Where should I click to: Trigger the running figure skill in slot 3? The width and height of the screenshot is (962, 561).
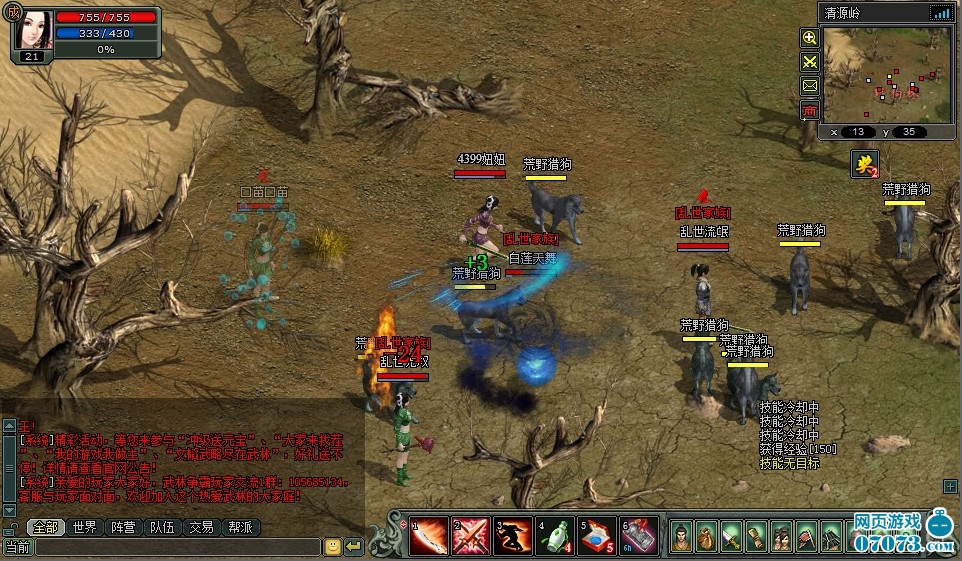point(513,537)
